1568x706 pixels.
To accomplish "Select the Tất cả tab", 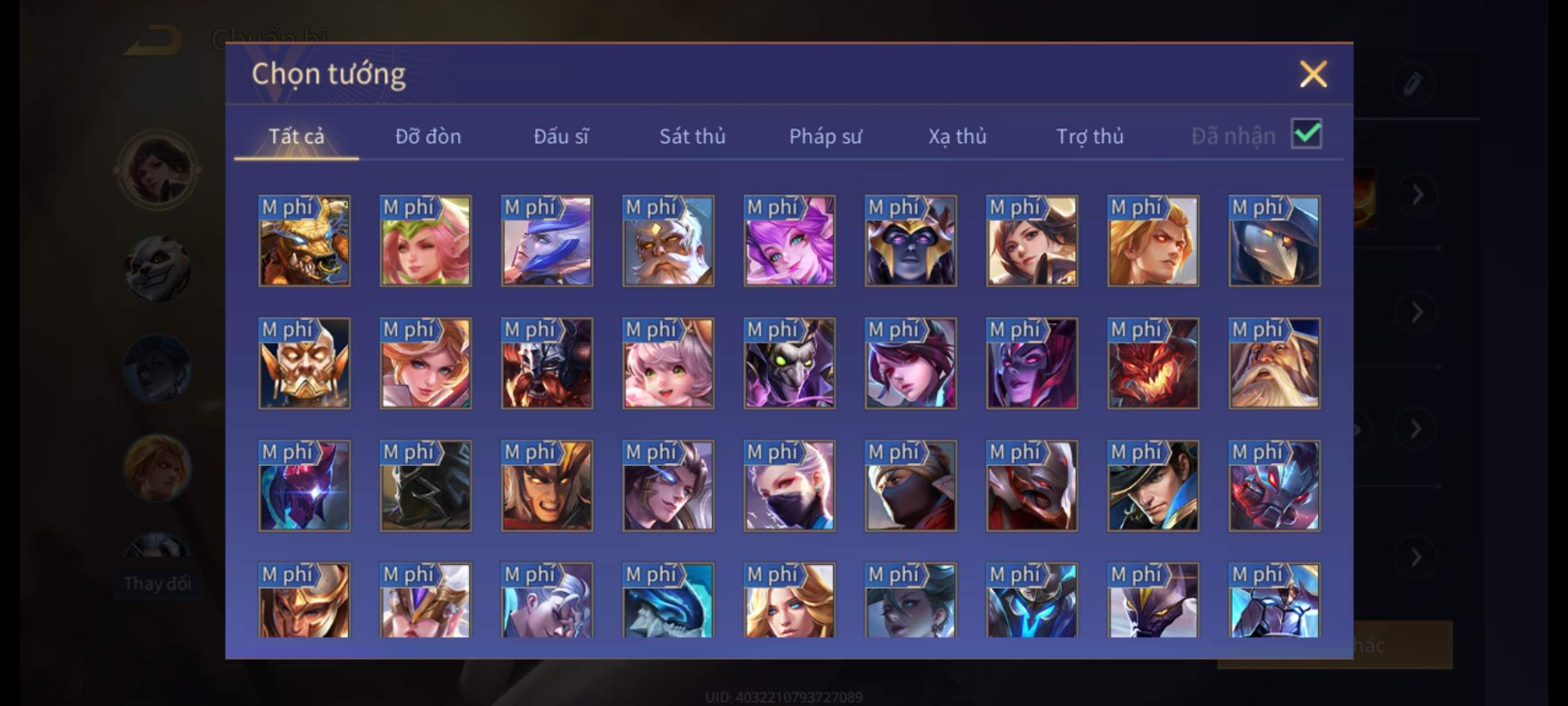I will point(296,136).
